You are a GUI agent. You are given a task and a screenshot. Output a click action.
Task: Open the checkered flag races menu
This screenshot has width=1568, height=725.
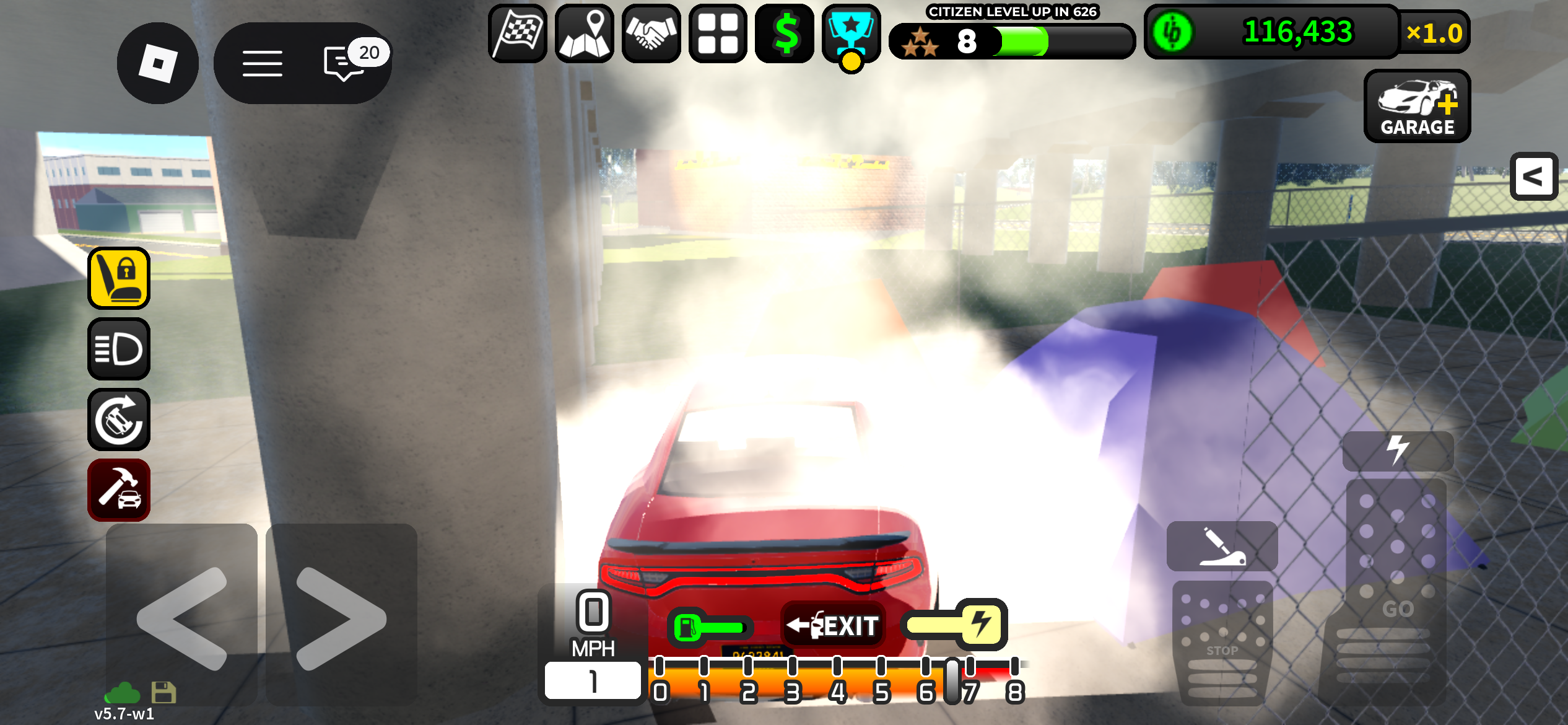[518, 33]
